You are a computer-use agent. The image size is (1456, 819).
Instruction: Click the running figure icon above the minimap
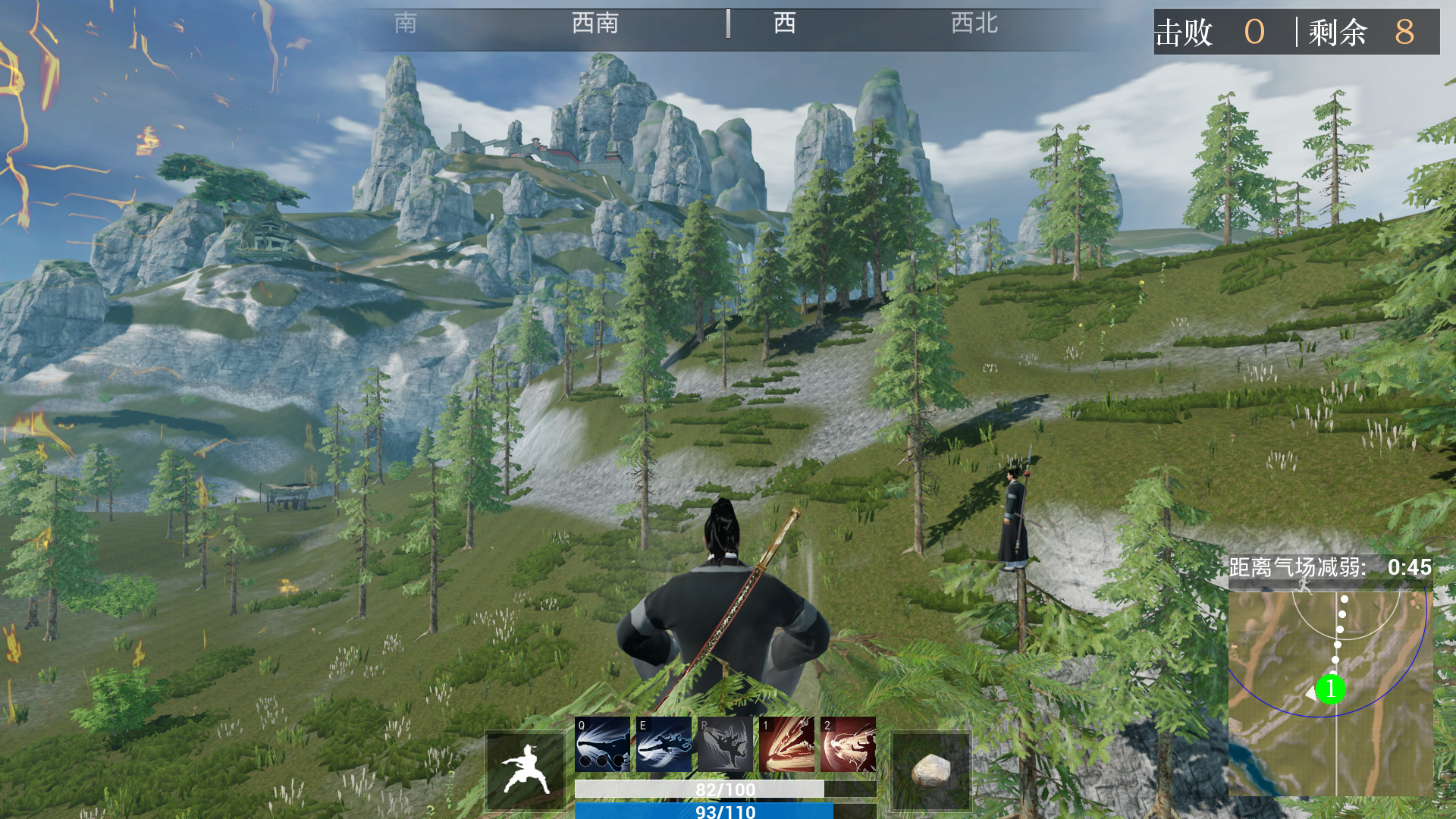tap(1302, 585)
